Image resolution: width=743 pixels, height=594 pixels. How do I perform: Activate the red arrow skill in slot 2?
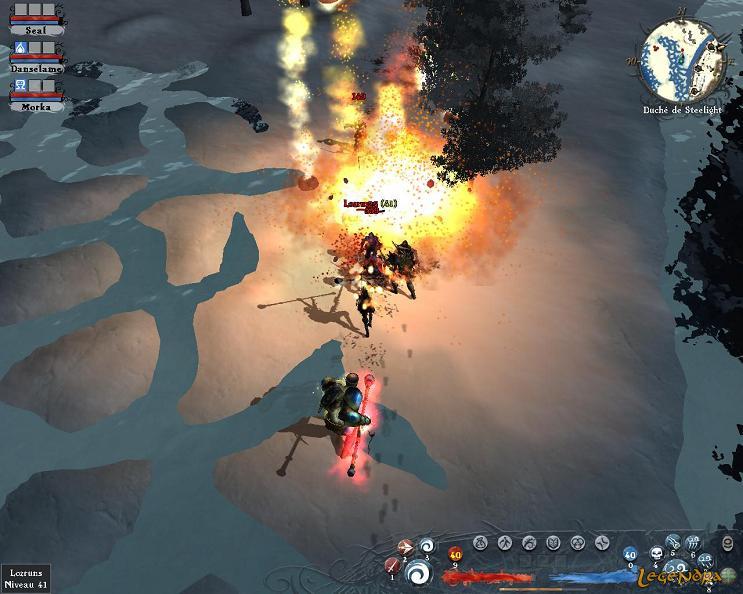pos(405,547)
